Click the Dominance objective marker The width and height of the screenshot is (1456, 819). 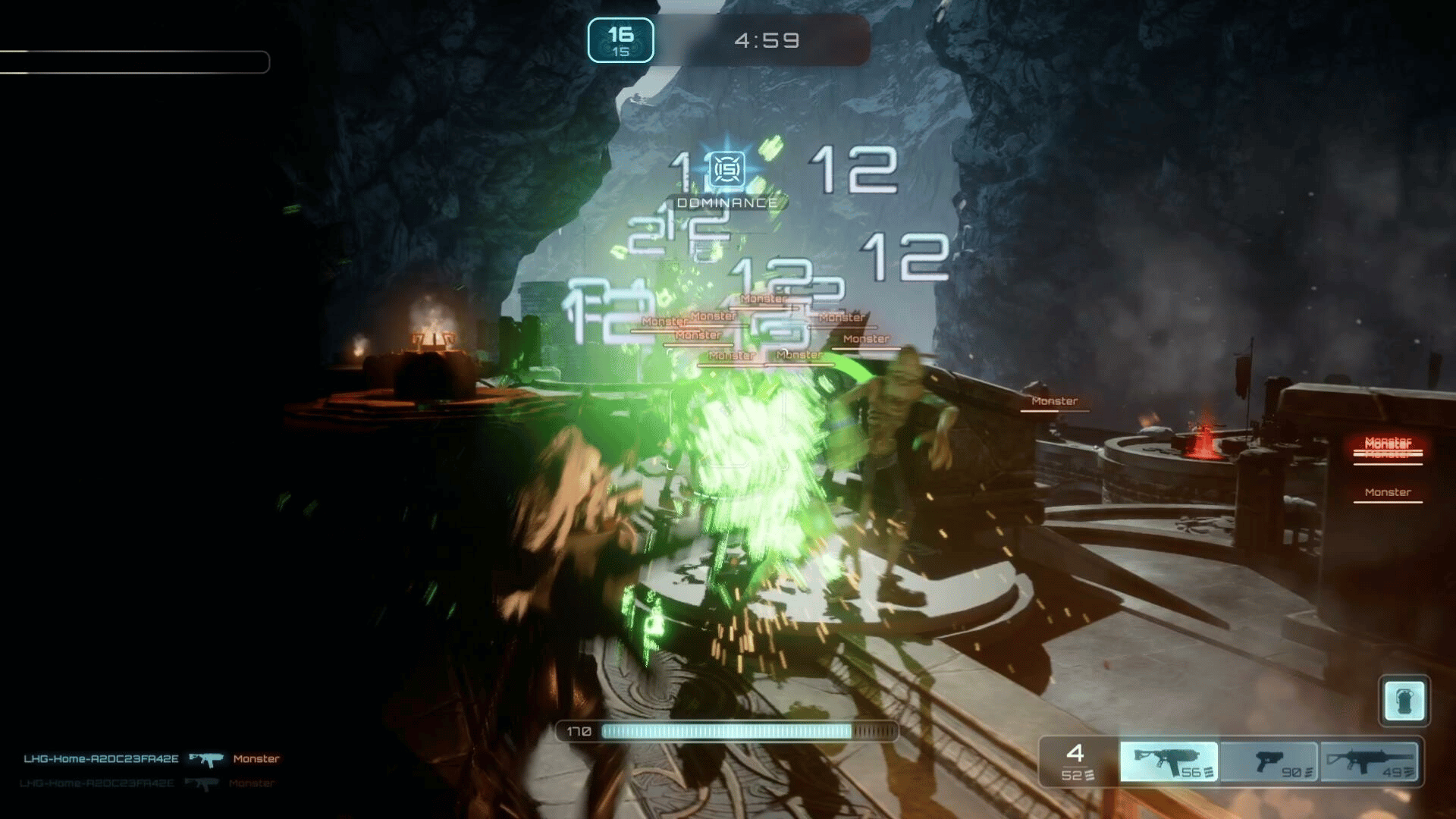point(727,170)
